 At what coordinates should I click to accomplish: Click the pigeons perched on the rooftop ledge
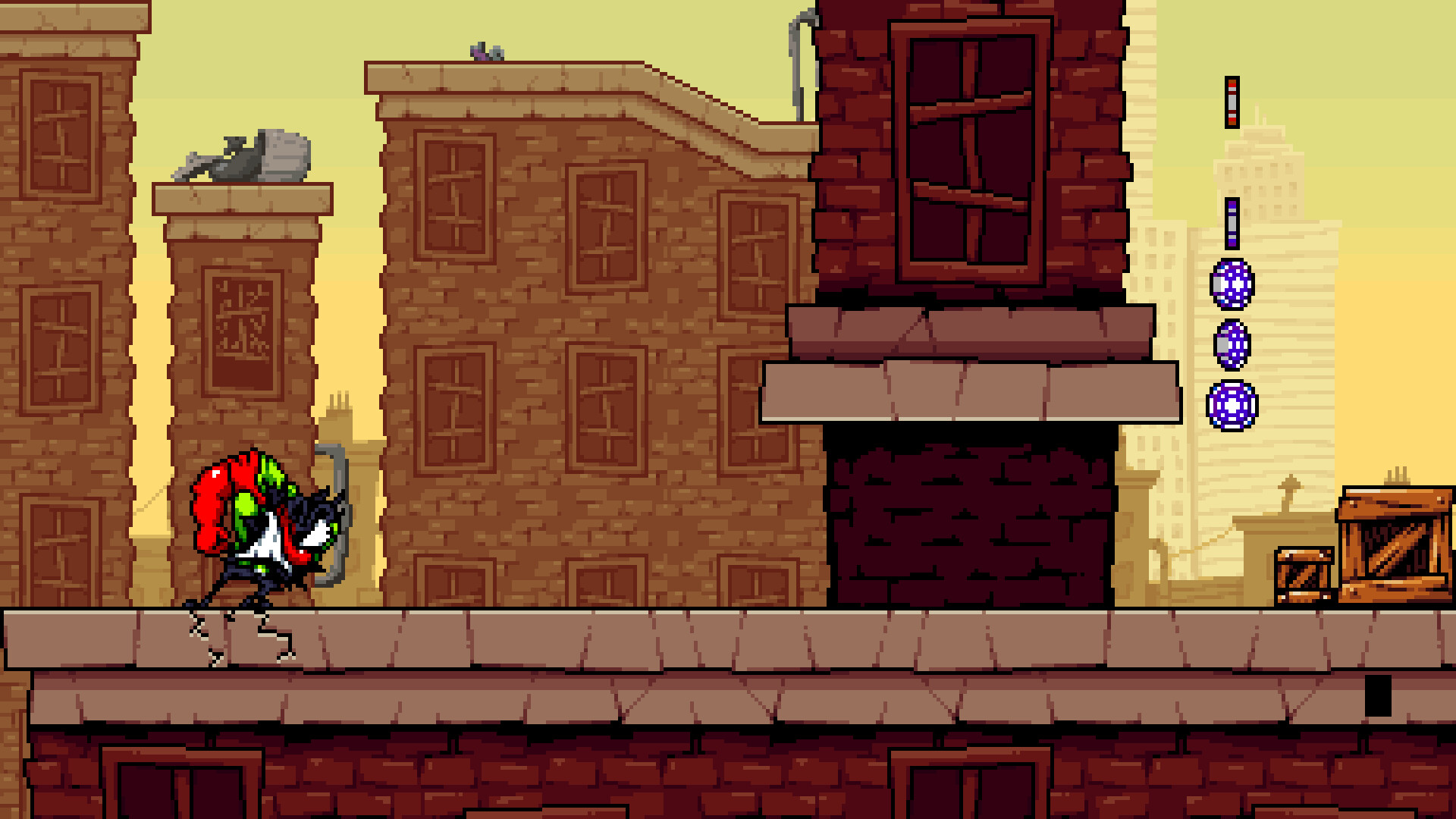[x=485, y=52]
